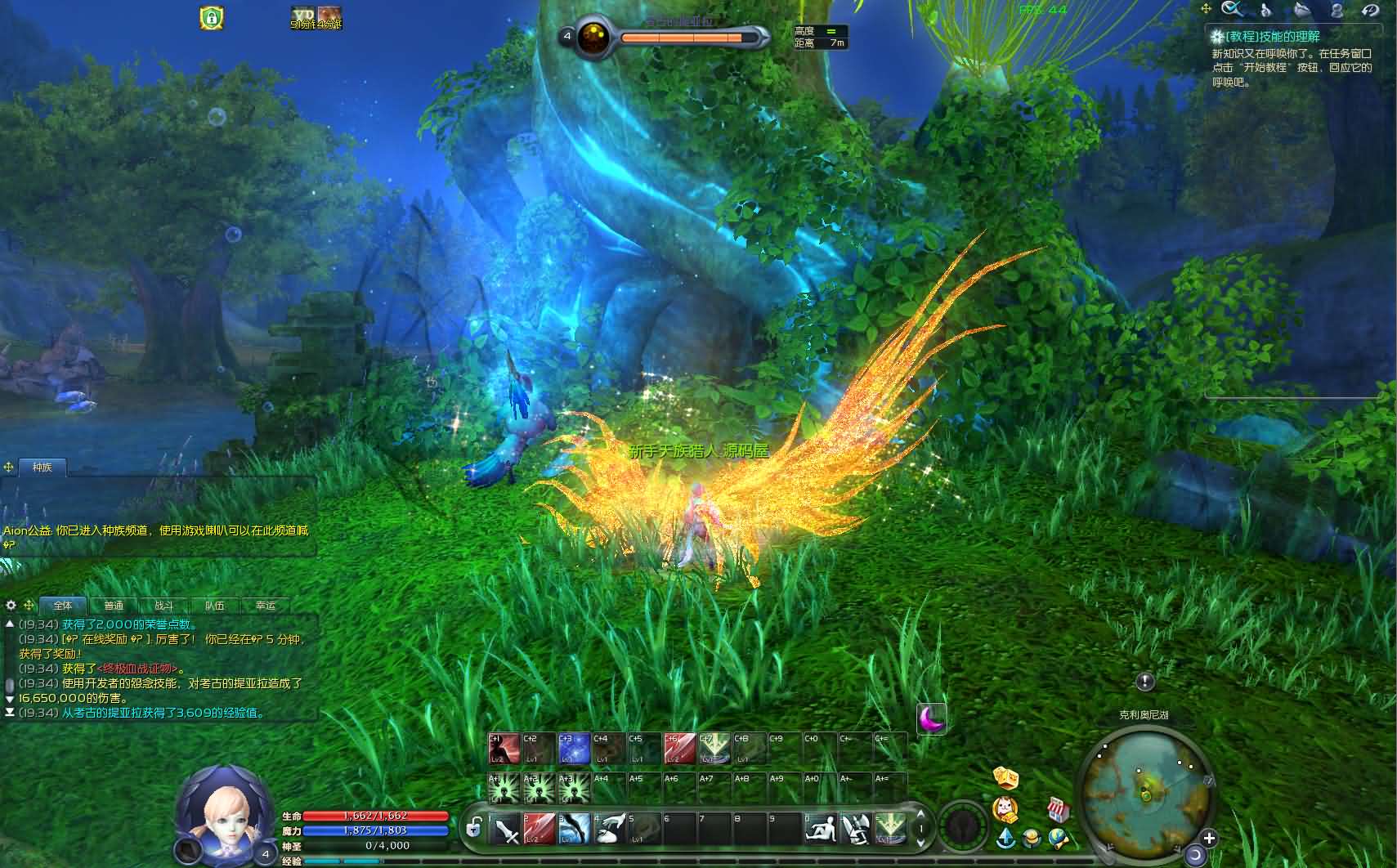Click the sitting rest action icon
The image size is (1397, 868).
820,829
